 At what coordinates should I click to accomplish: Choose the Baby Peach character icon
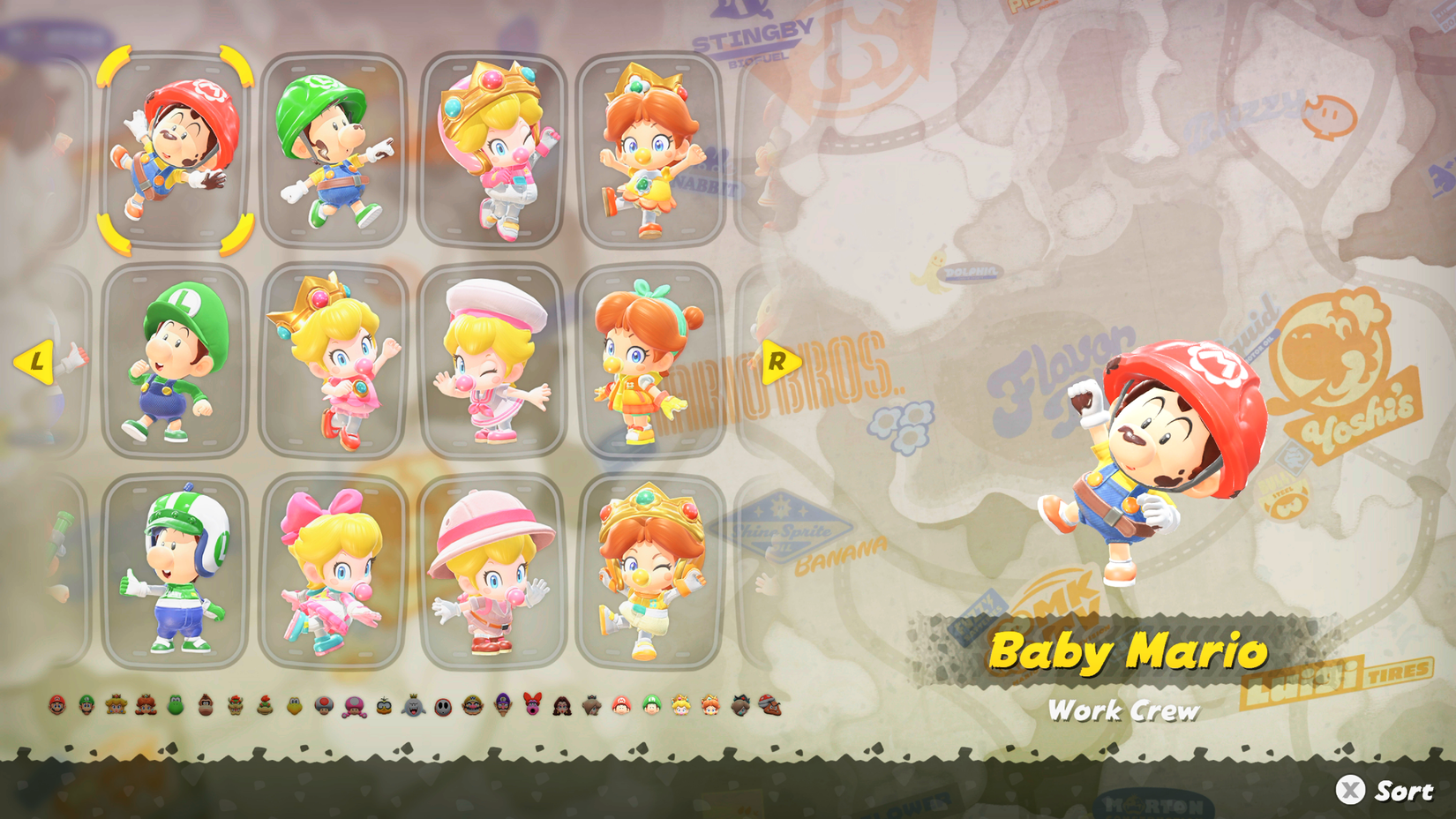(681, 706)
